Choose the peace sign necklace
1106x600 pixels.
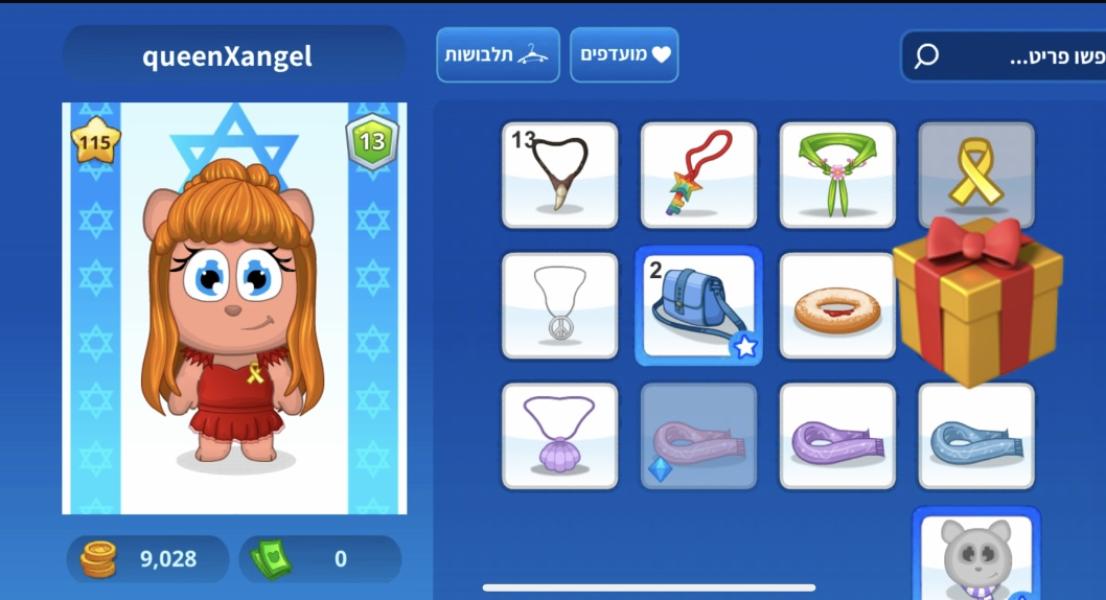pos(559,305)
